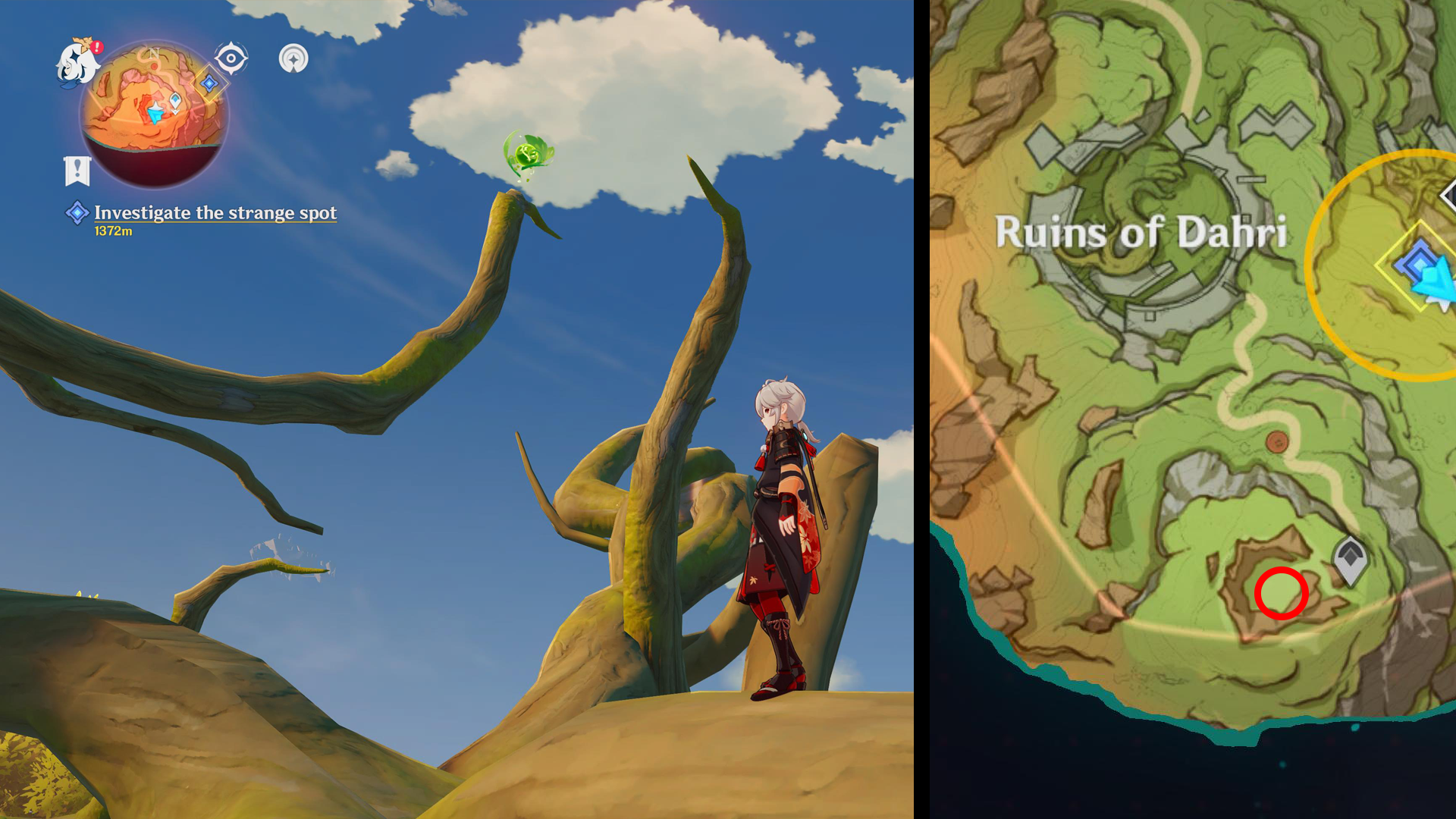Click the notification badge on the Paimon icon
The image size is (1456, 819).
tap(96, 45)
